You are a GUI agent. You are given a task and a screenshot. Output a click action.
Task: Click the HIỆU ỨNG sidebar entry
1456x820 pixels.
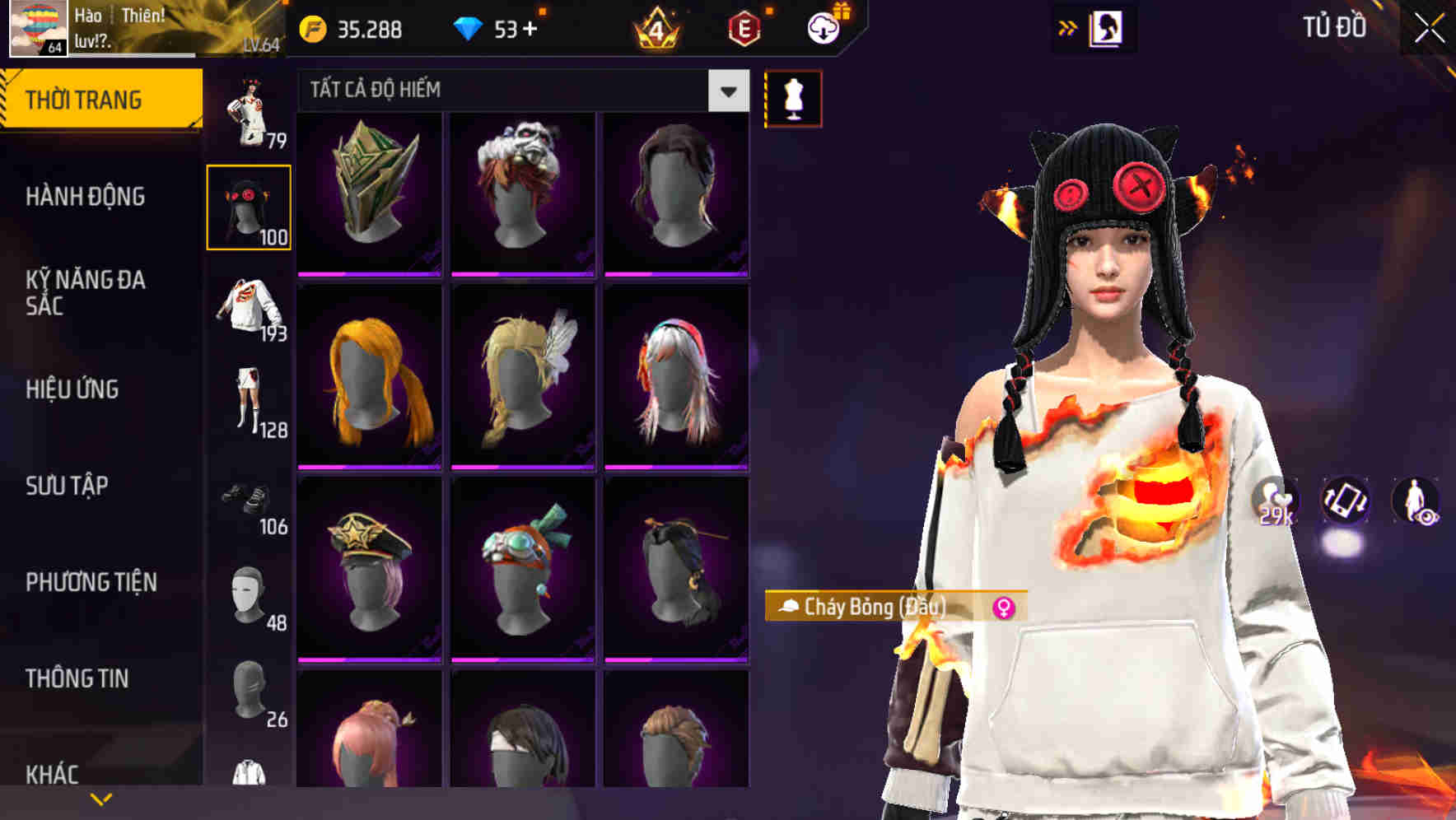pos(74,389)
